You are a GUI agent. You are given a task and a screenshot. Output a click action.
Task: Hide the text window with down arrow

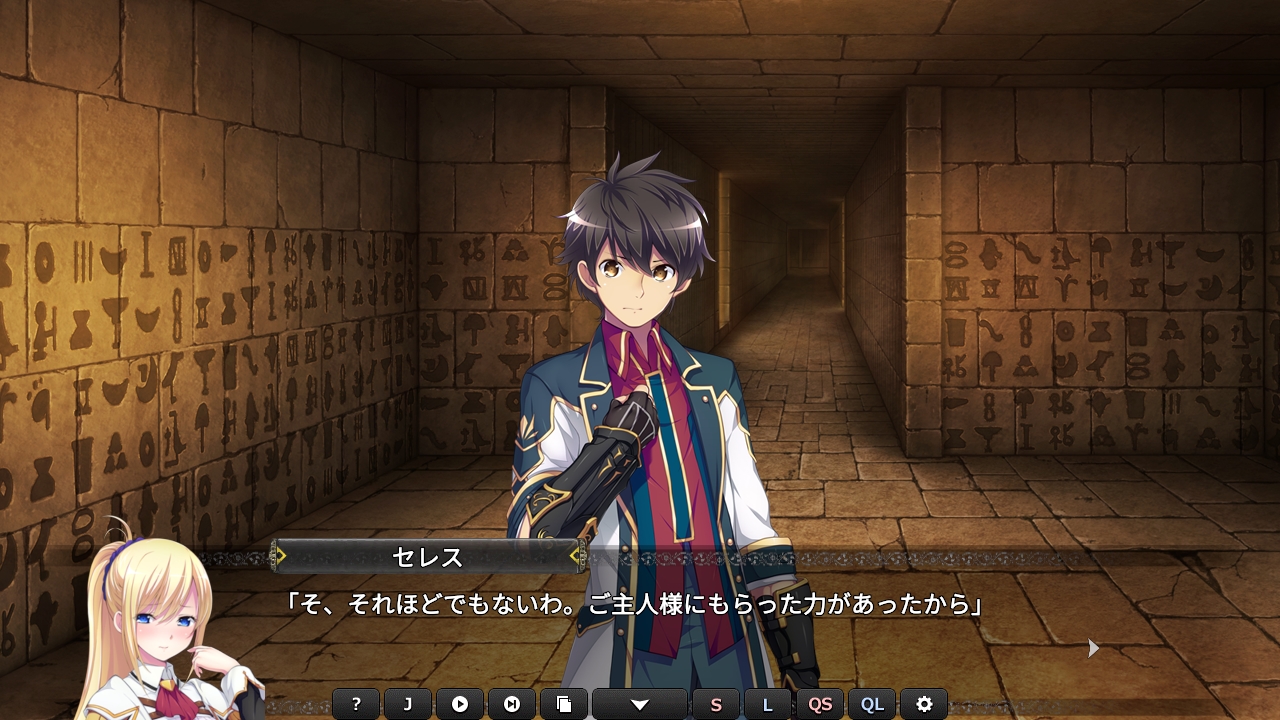point(640,704)
